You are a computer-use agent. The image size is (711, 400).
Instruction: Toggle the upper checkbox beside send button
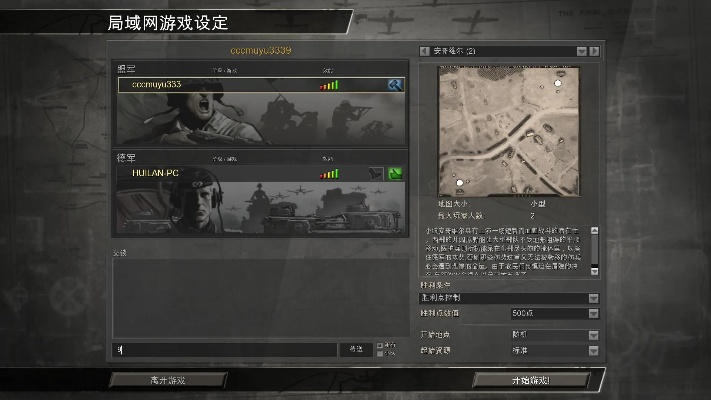[x=380, y=345]
